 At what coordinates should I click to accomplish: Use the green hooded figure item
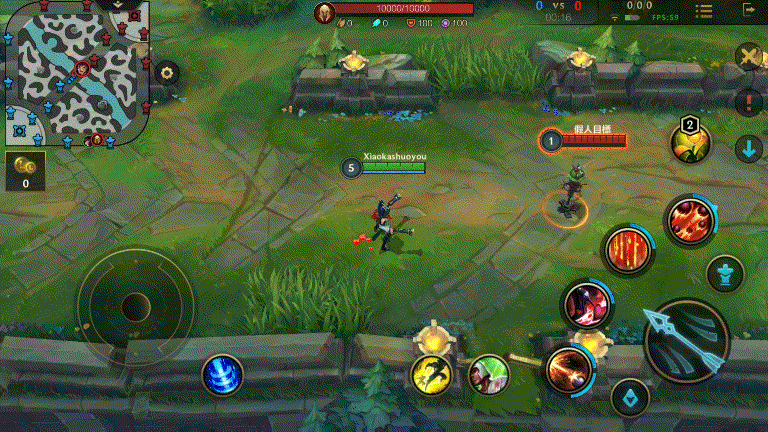tap(489, 374)
